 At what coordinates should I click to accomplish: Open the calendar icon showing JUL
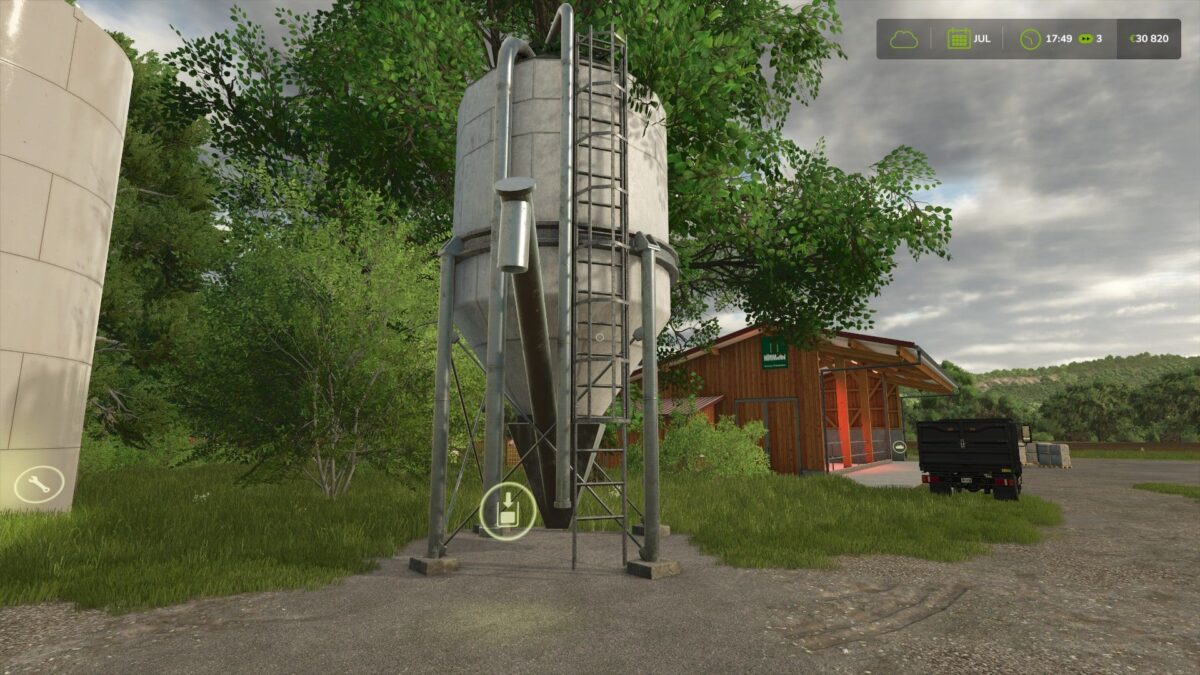(958, 39)
